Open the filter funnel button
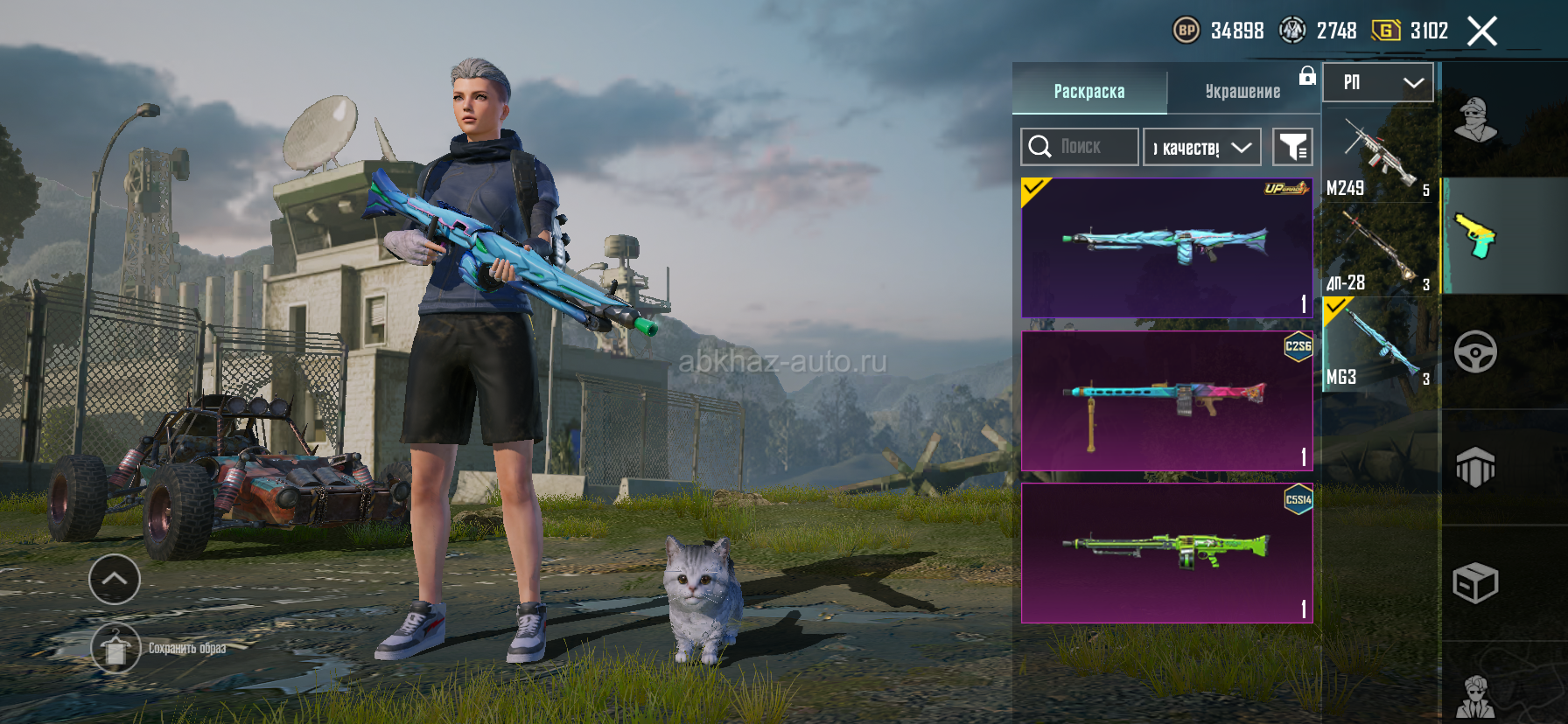The width and height of the screenshot is (1568, 724). (1291, 147)
